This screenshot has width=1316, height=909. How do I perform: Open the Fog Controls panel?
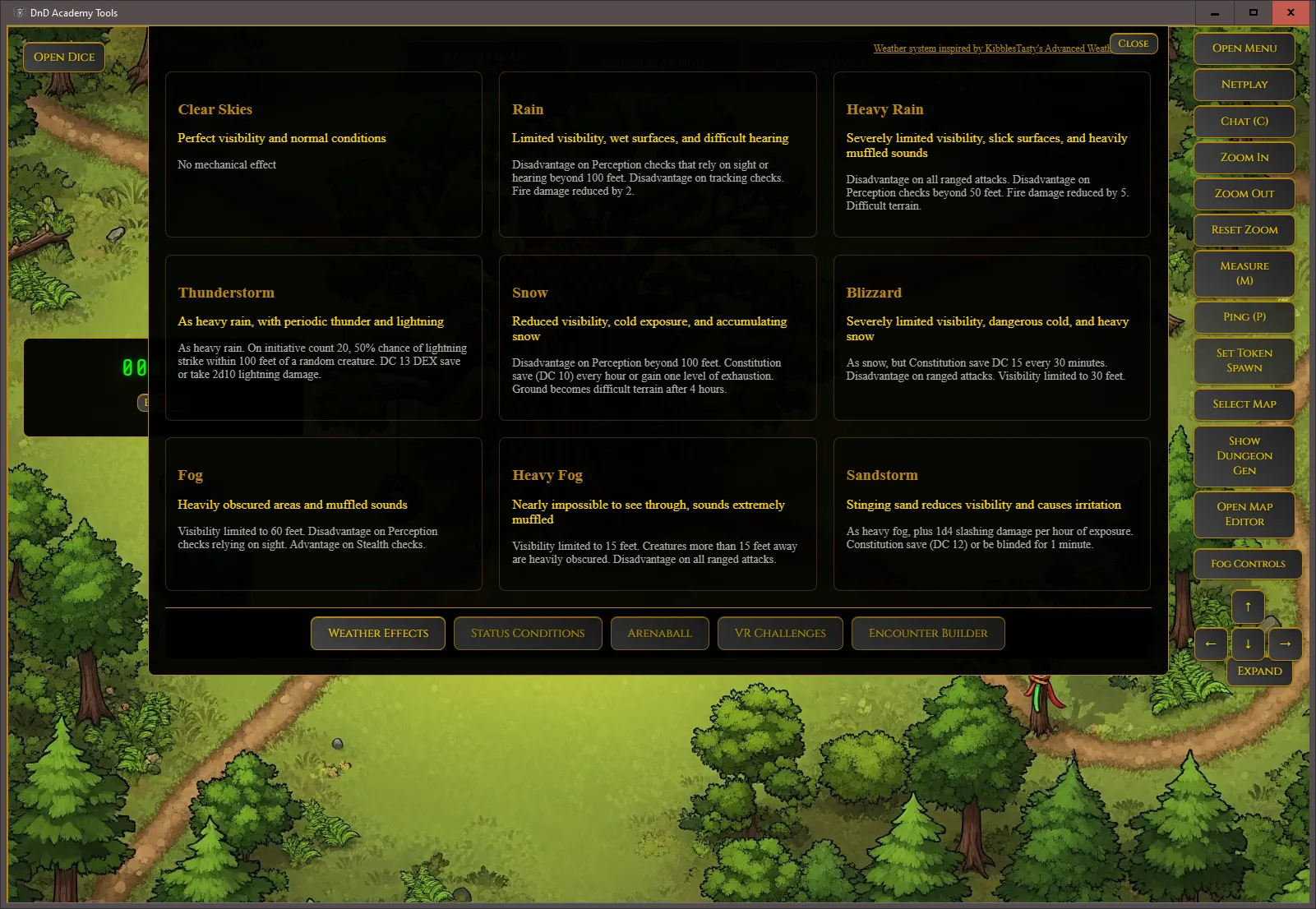pos(1247,564)
